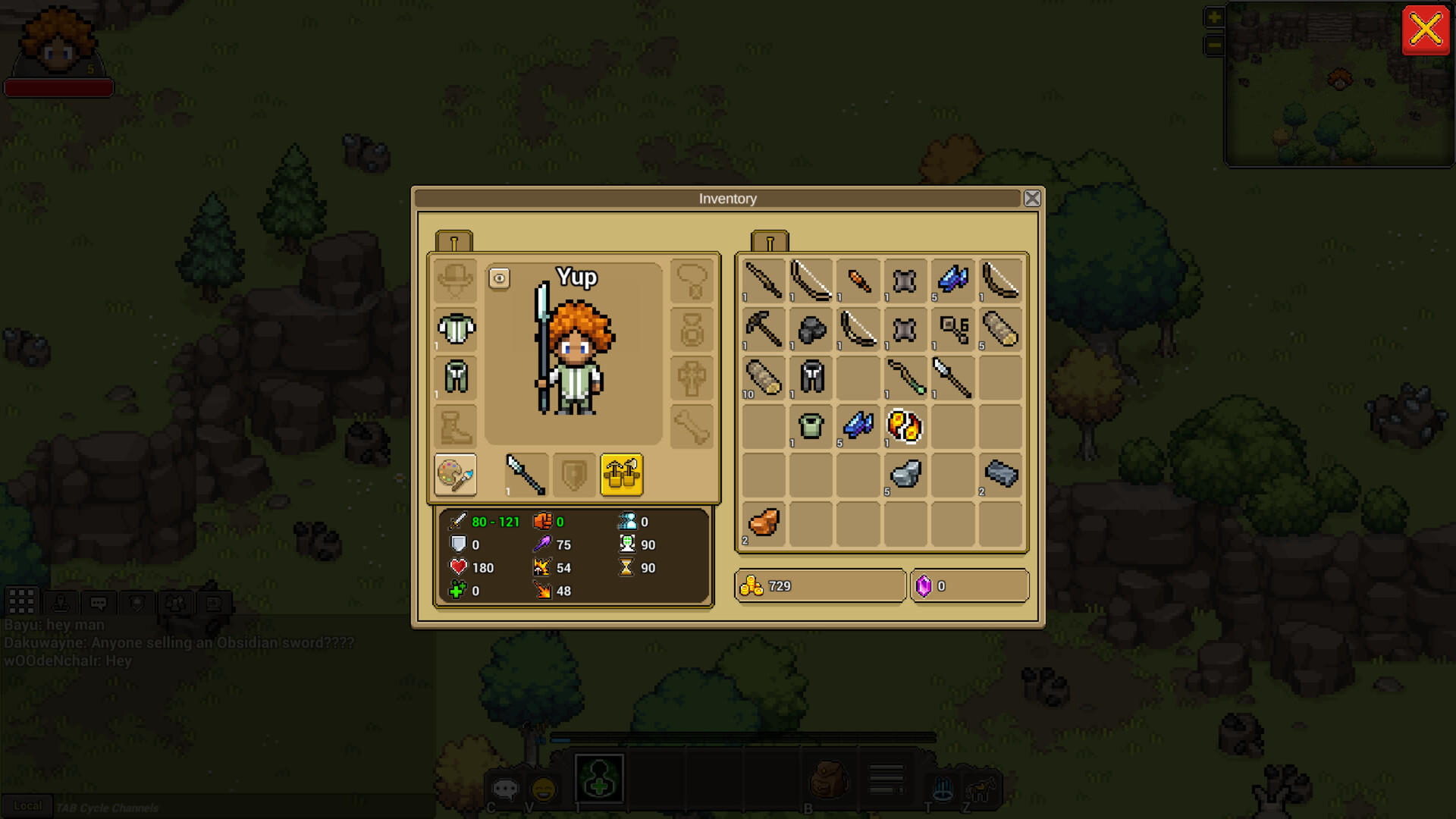Viewport: 1456px width, 819px height.
Task: Select the fire amulet in the inventory grid
Action: 905,427
